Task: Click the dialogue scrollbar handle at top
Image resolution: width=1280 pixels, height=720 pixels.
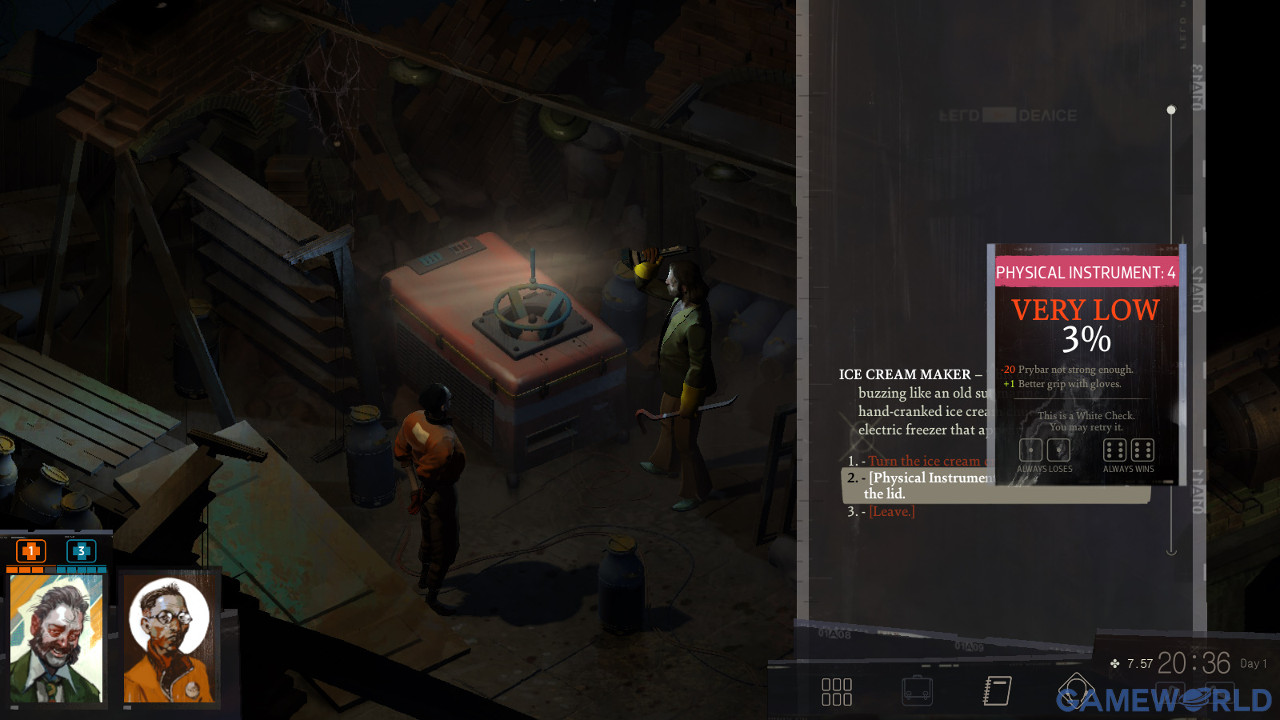Action: click(x=1171, y=110)
